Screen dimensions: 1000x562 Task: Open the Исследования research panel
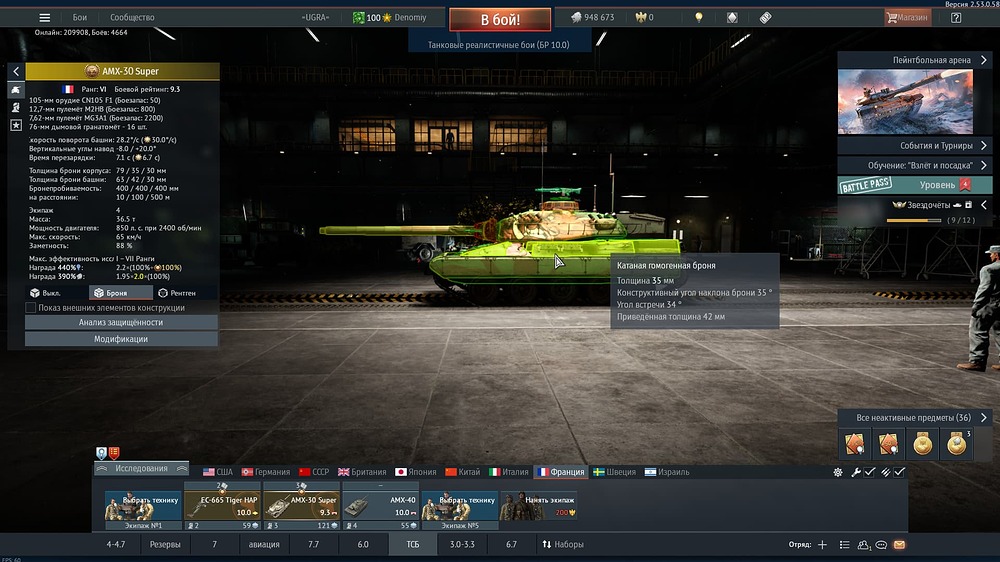coord(141,468)
